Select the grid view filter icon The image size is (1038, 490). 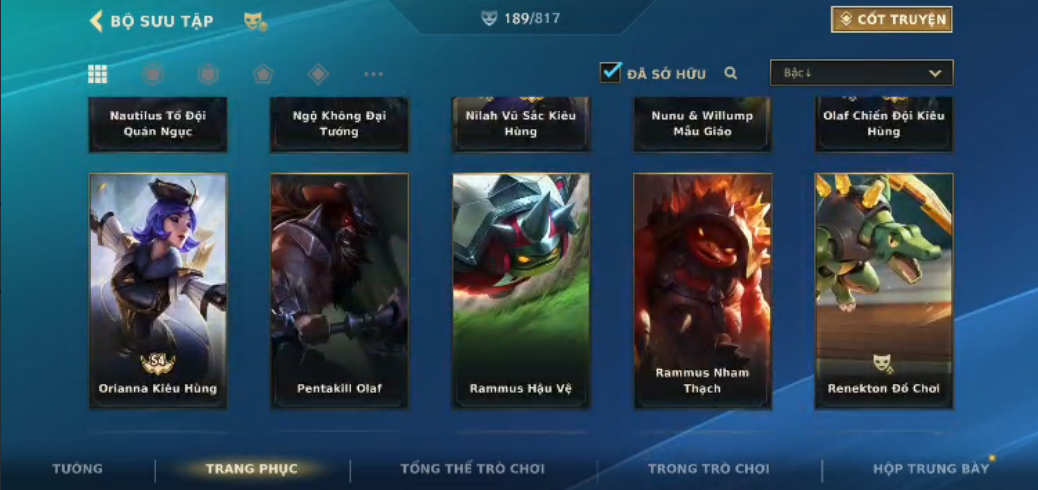(98, 74)
